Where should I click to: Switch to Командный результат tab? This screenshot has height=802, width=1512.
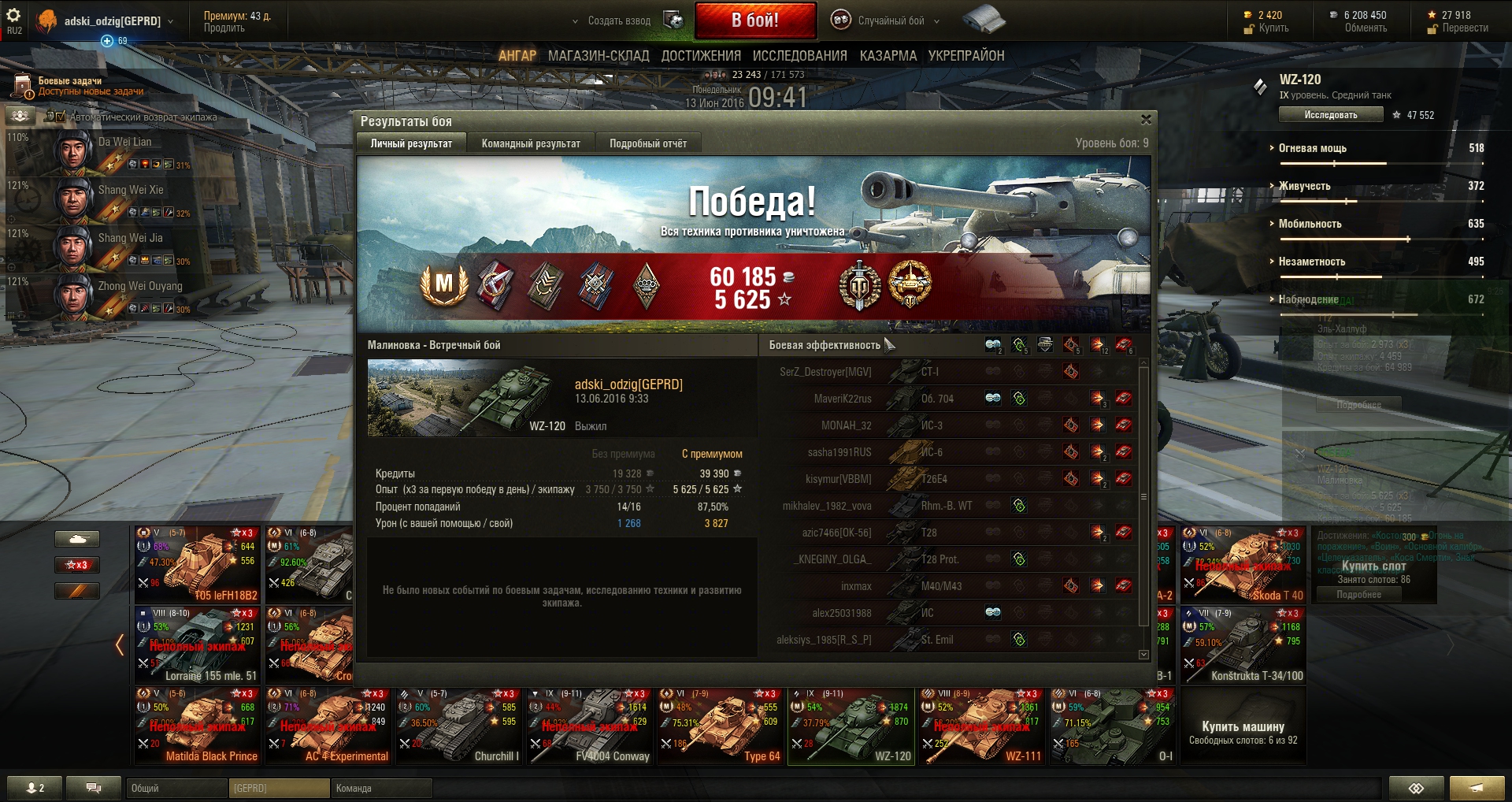[x=531, y=143]
